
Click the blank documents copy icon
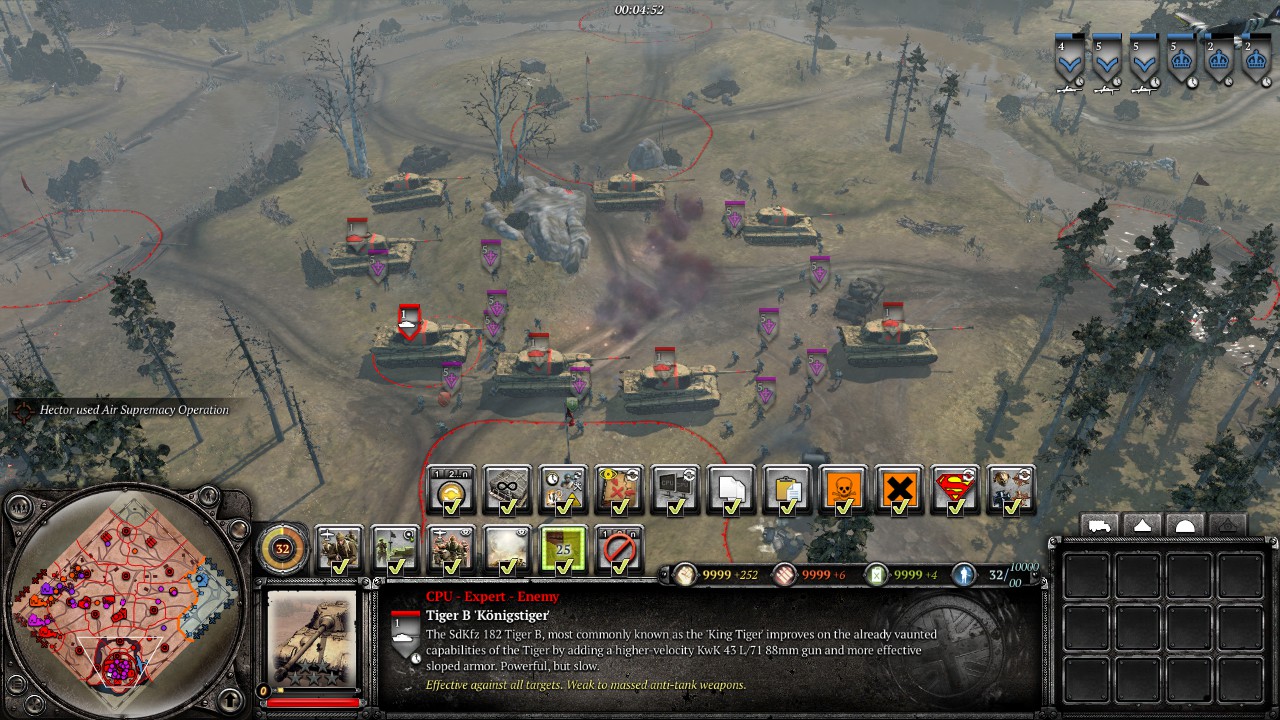click(x=731, y=490)
